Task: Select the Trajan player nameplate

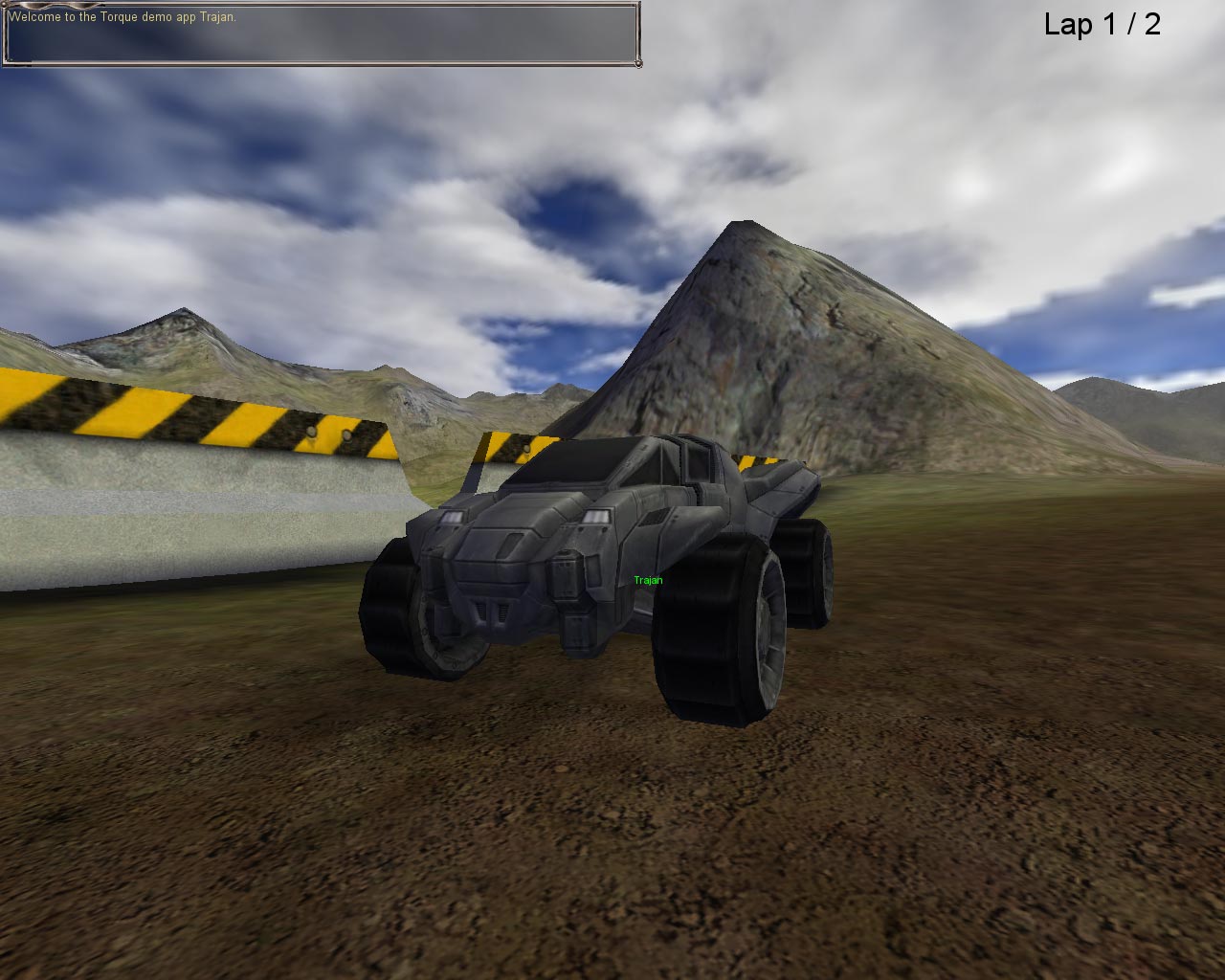Action: pyautogui.click(x=648, y=578)
